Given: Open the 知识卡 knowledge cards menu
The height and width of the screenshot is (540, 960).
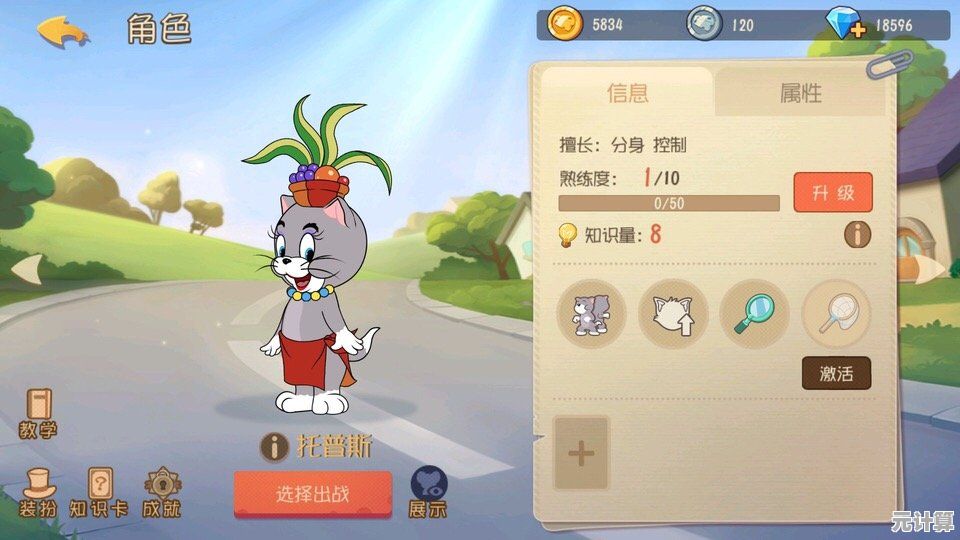Looking at the screenshot, I should click(99, 492).
